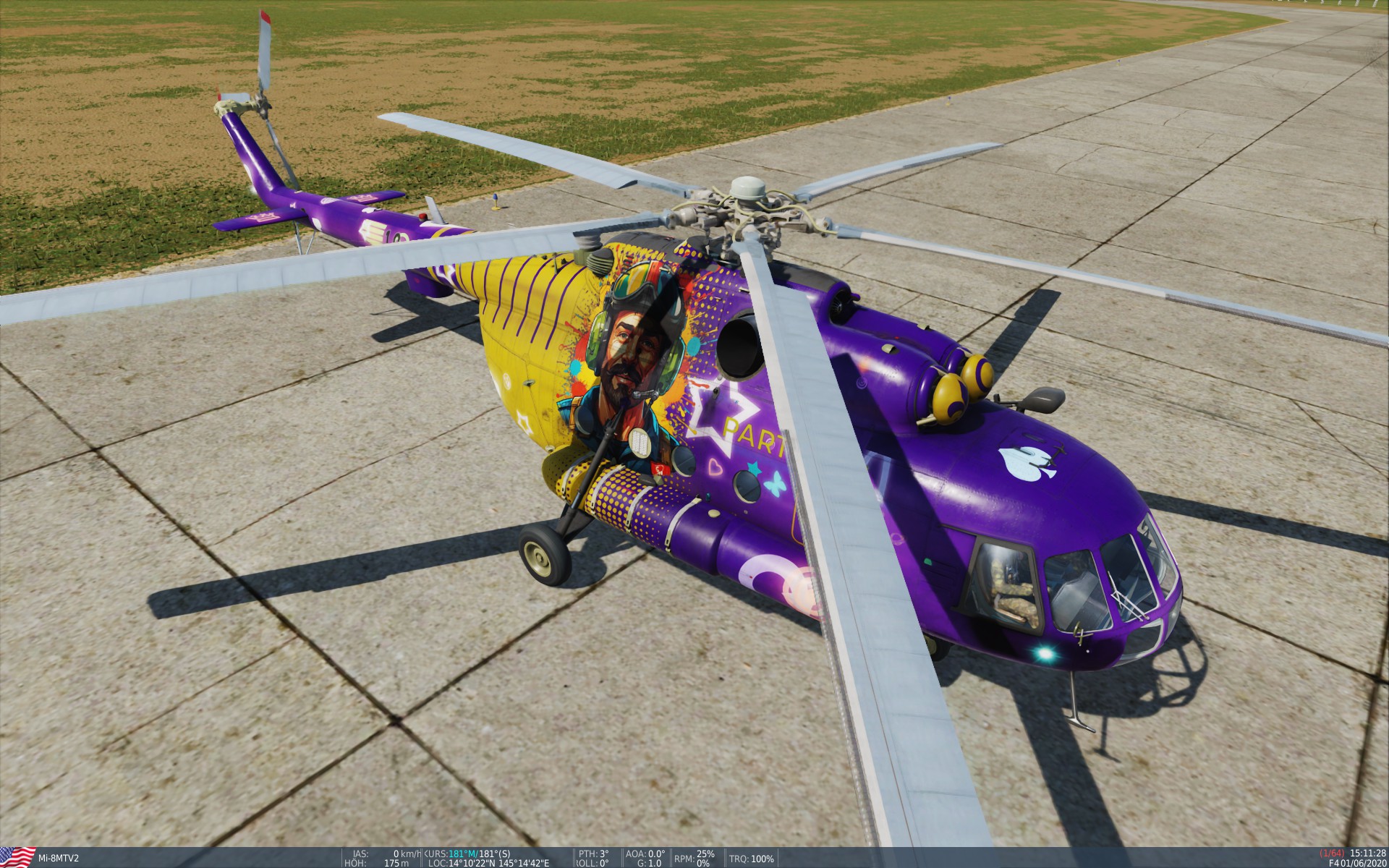This screenshot has width=1389, height=868.
Task: Click the mission date 01/06/2020 label
Action: [1364, 862]
